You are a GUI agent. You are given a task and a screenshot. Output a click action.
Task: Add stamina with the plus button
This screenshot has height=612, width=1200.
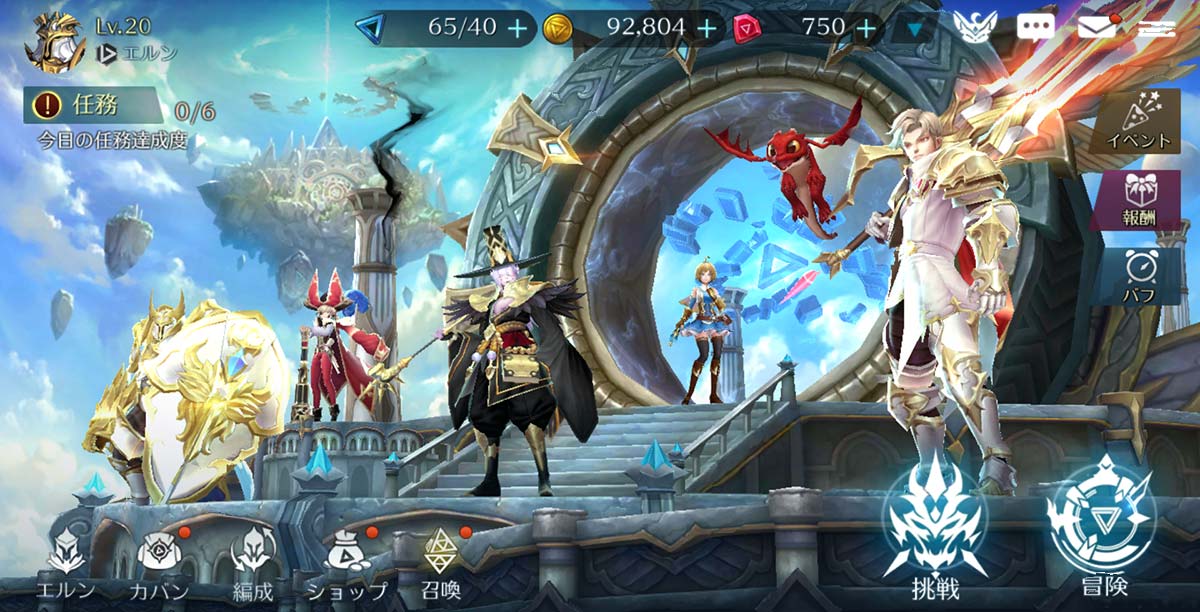click(517, 28)
